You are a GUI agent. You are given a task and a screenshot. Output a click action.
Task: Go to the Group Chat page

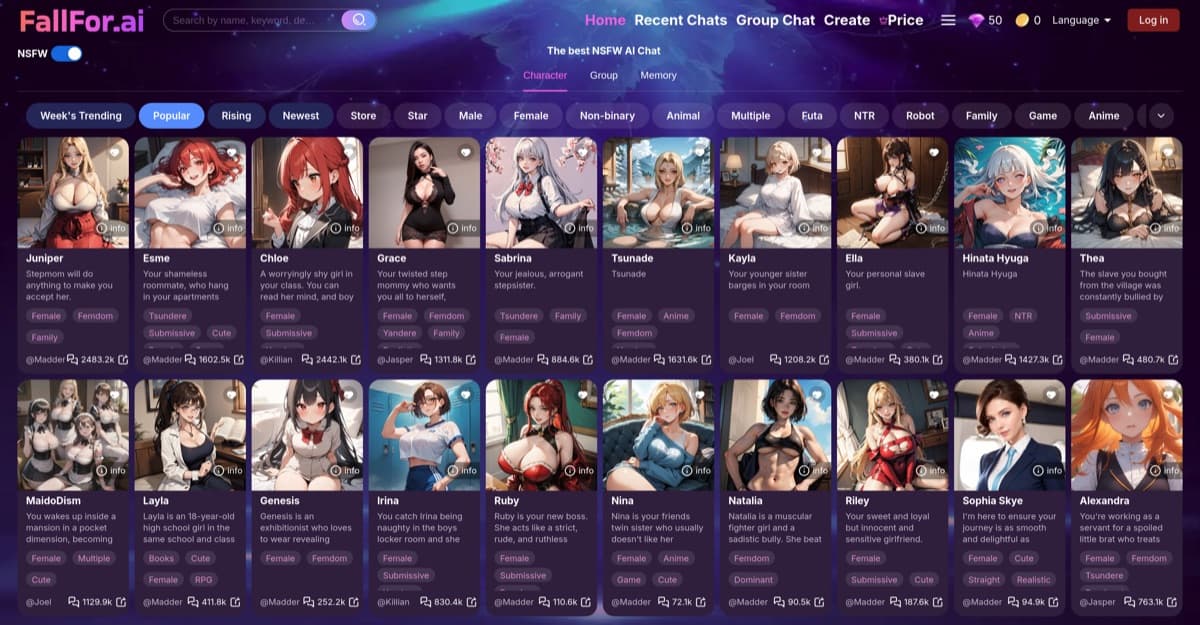pos(775,20)
